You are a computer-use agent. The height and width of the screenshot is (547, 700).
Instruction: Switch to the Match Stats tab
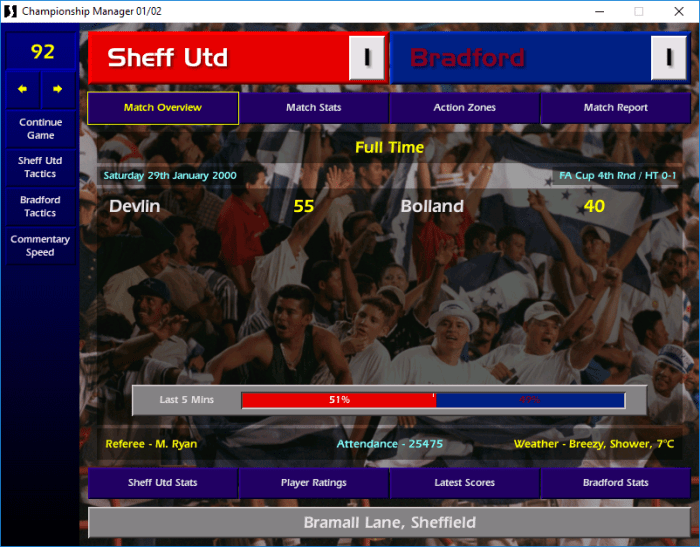click(x=314, y=108)
